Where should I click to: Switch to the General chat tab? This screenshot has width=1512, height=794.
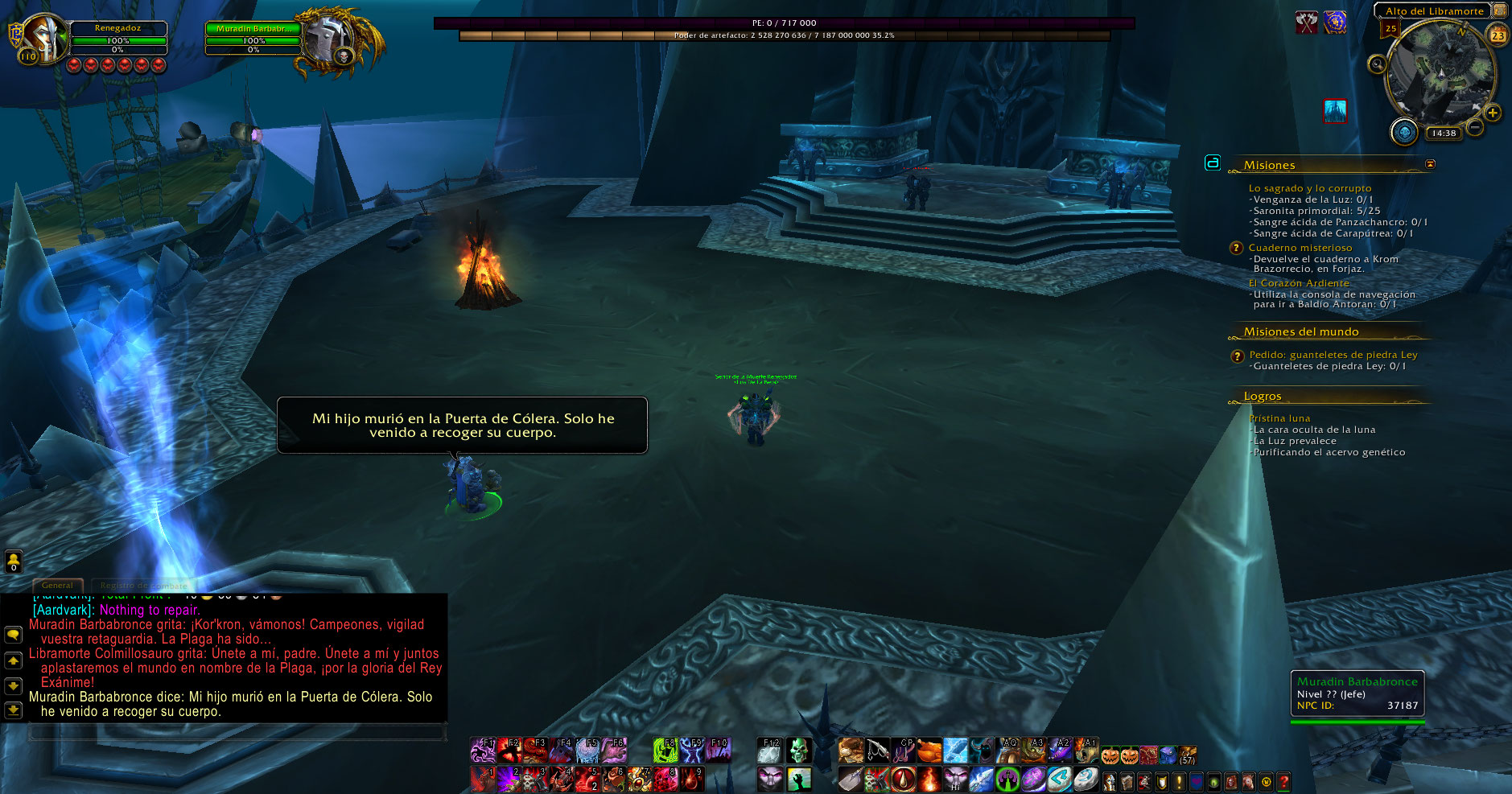click(x=57, y=585)
